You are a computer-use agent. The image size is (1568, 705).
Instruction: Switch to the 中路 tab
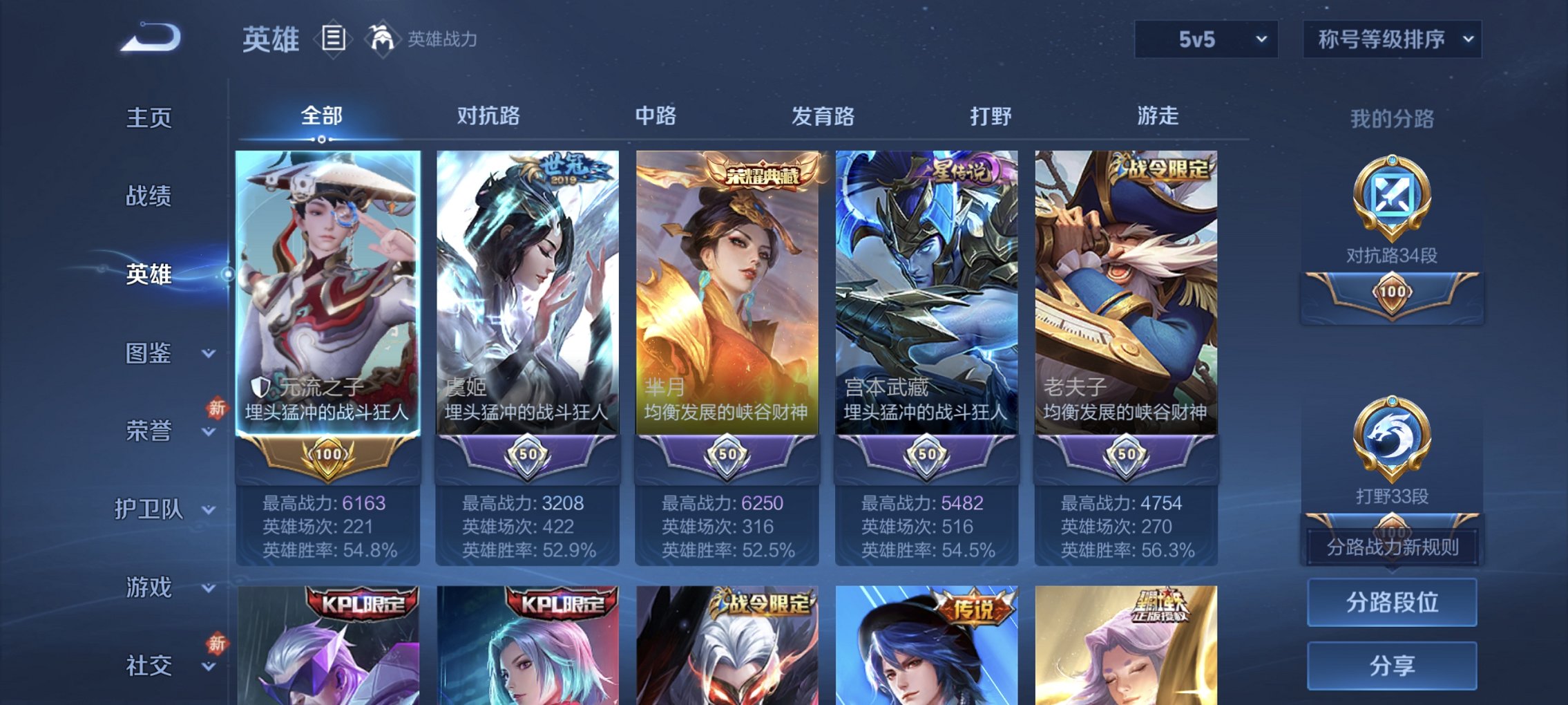click(655, 117)
